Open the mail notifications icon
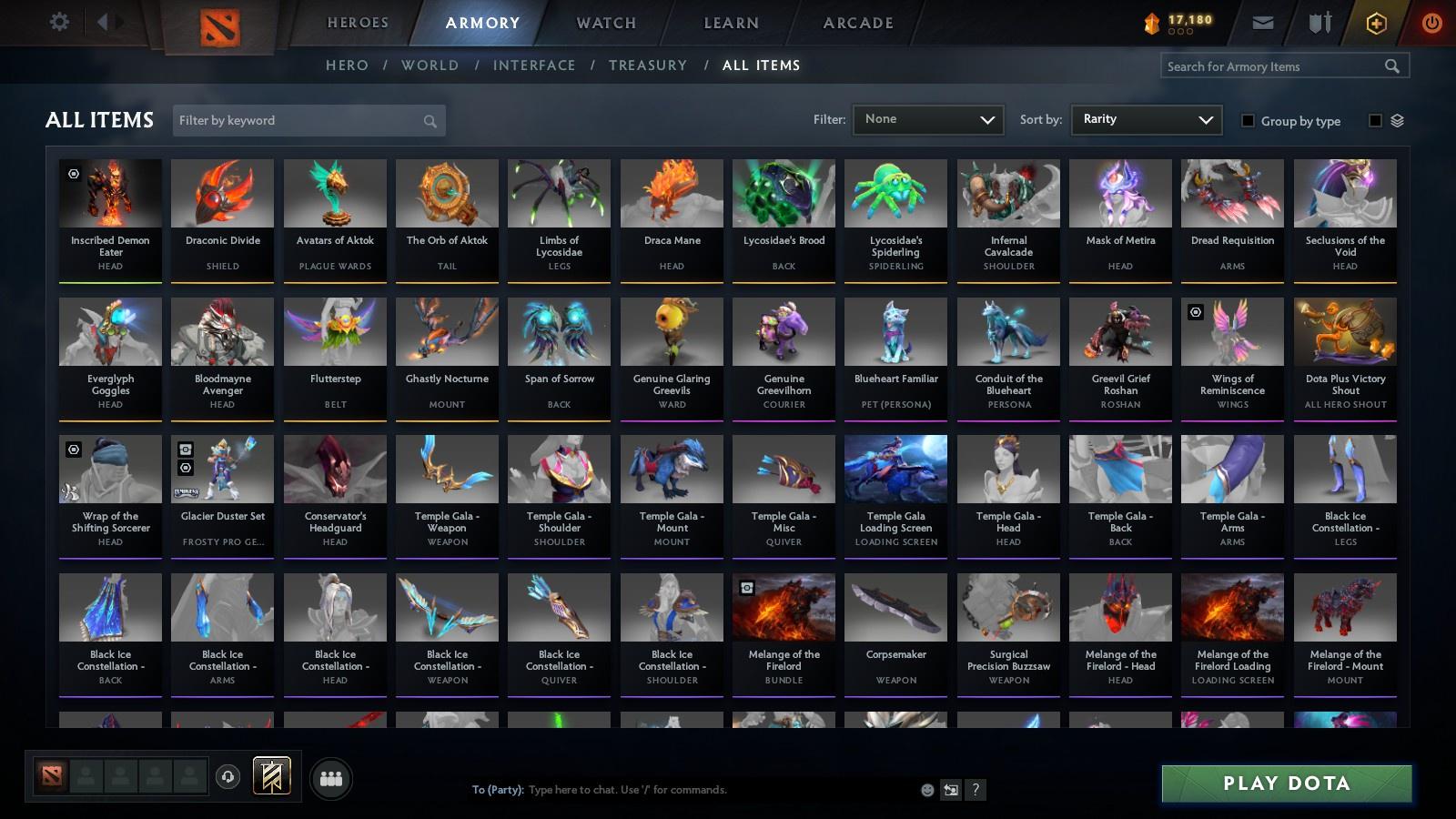 (x=1263, y=22)
